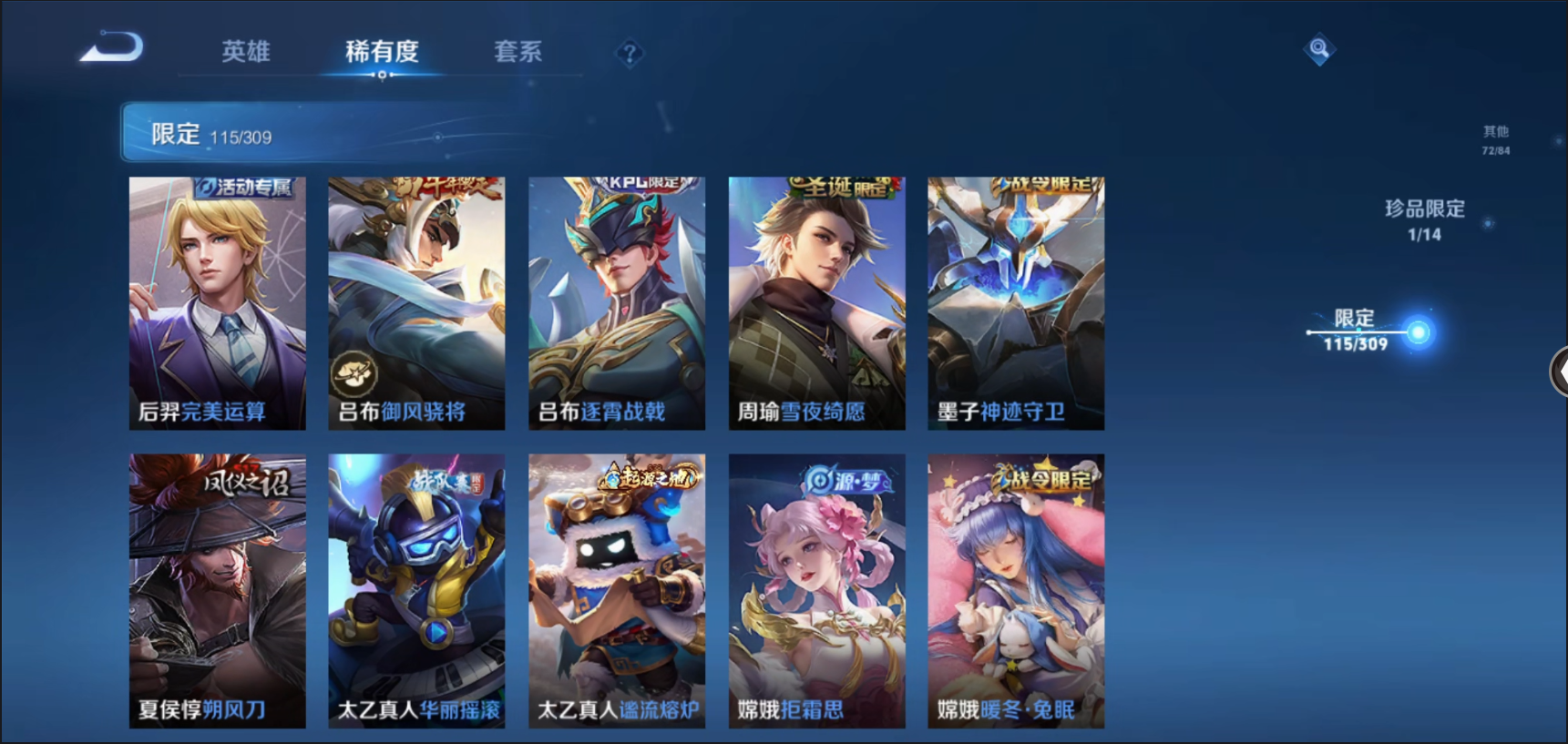The height and width of the screenshot is (744, 1568).
Task: Switch to the 英雄 tab
Action: point(246,52)
